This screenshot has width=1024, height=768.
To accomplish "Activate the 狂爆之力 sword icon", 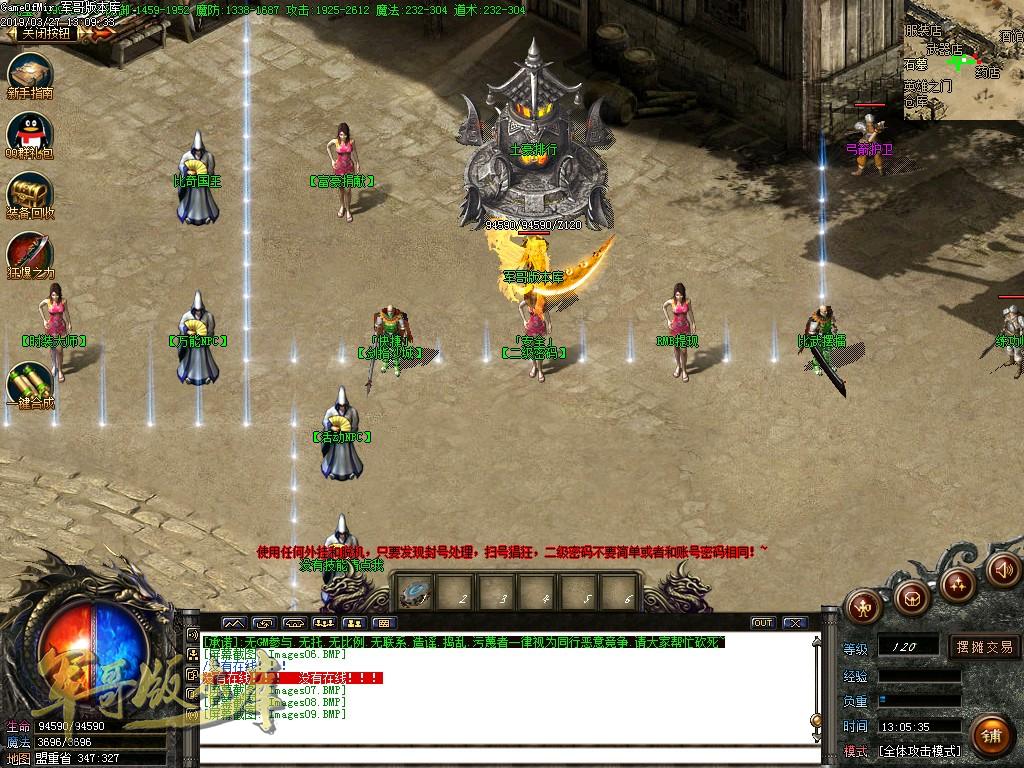I will point(30,253).
